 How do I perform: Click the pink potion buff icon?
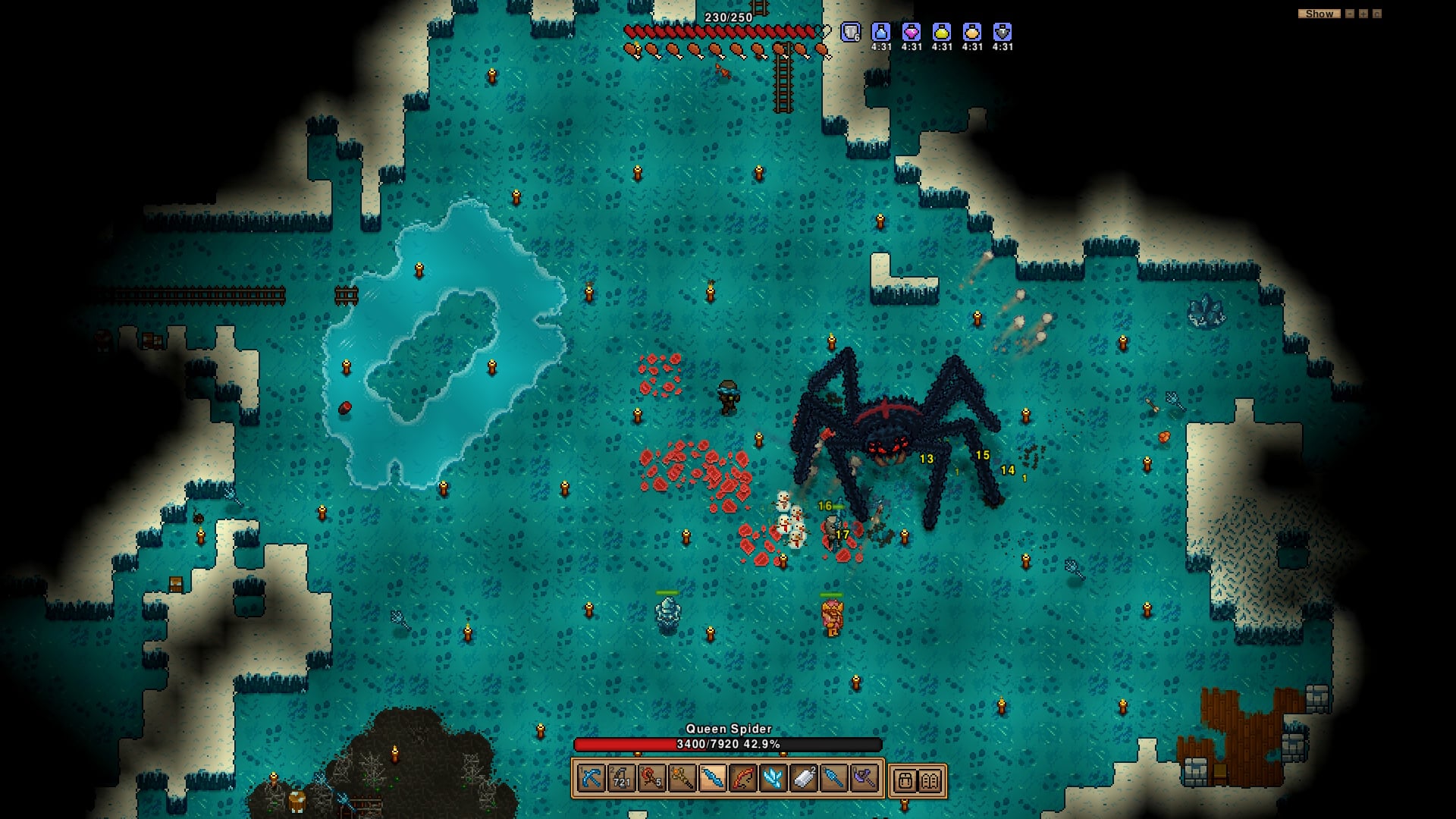912,33
